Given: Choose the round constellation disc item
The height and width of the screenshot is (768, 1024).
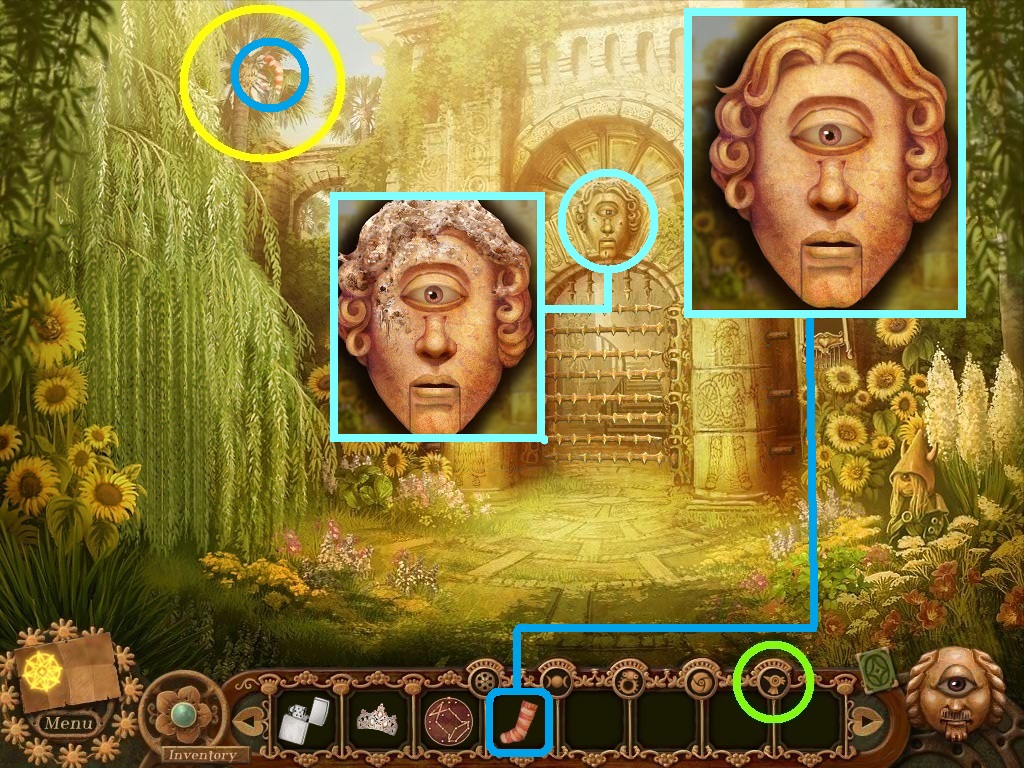Looking at the screenshot, I should pyautogui.click(x=448, y=721).
